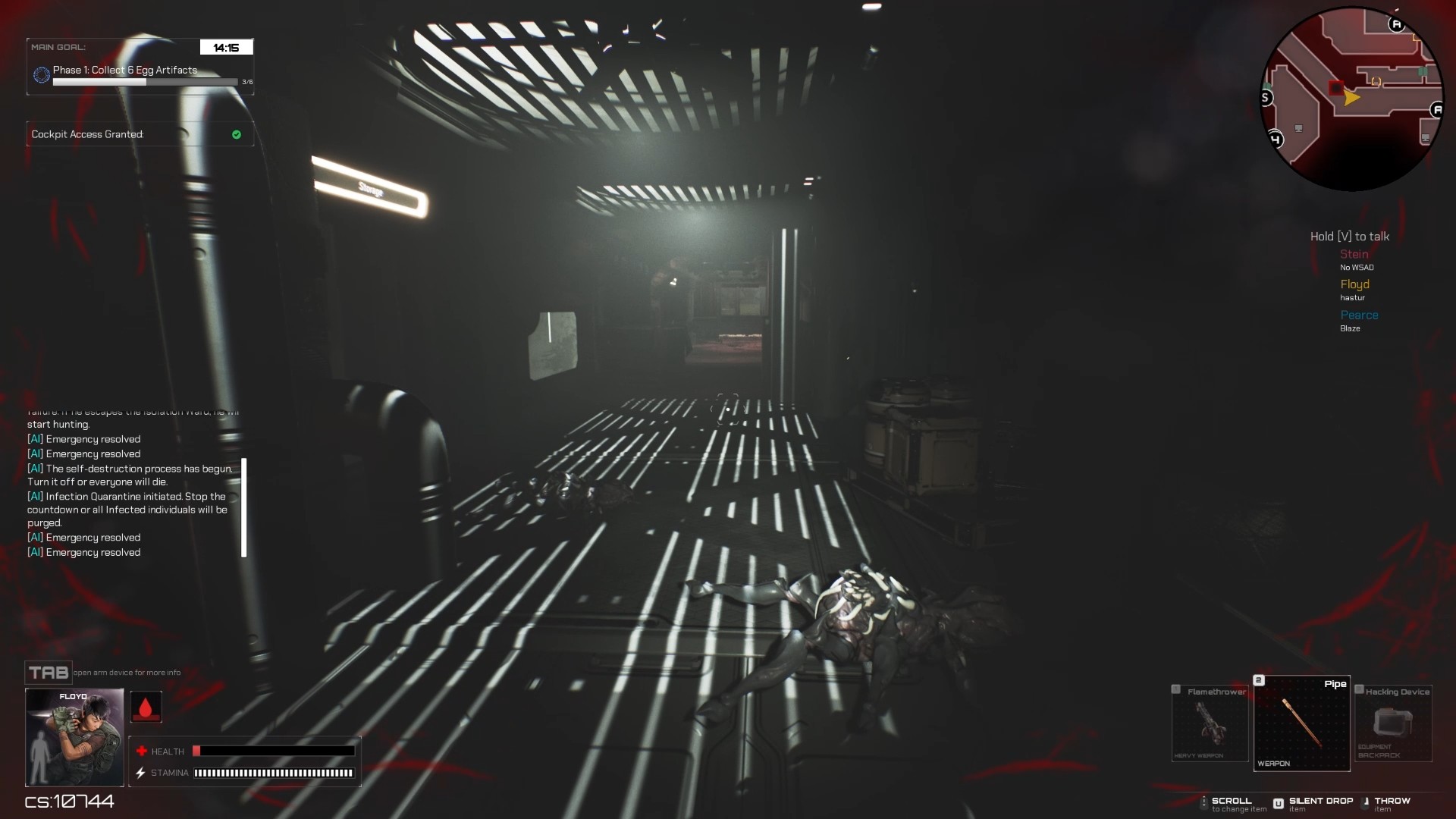Click the Phase 1 objective marker icon
Viewport: 1456px width, 819px height.
41,74
